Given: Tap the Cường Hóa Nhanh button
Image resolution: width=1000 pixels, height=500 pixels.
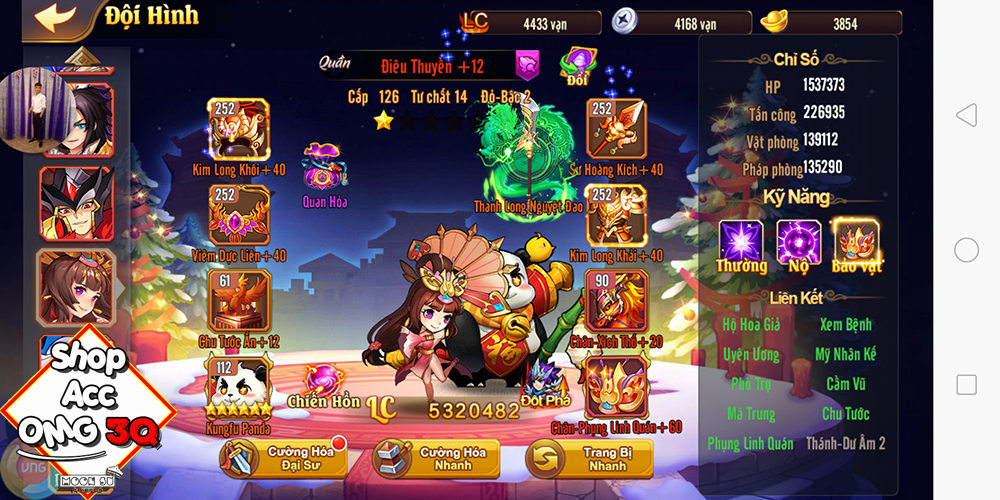Looking at the screenshot, I should click(x=435, y=459).
